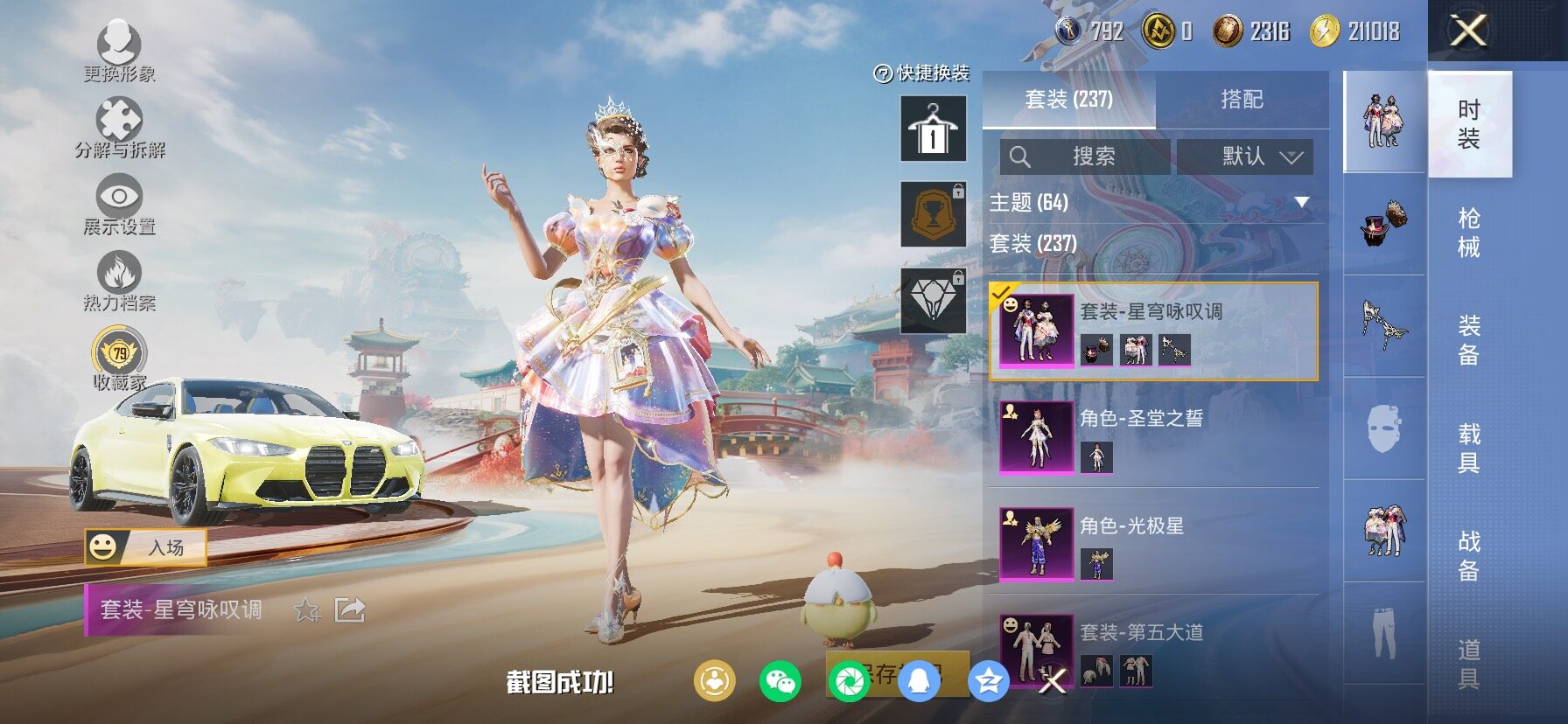Screen dimensions: 1568x724
Task: Open the 枪械 firearms category
Action: (x=1469, y=233)
